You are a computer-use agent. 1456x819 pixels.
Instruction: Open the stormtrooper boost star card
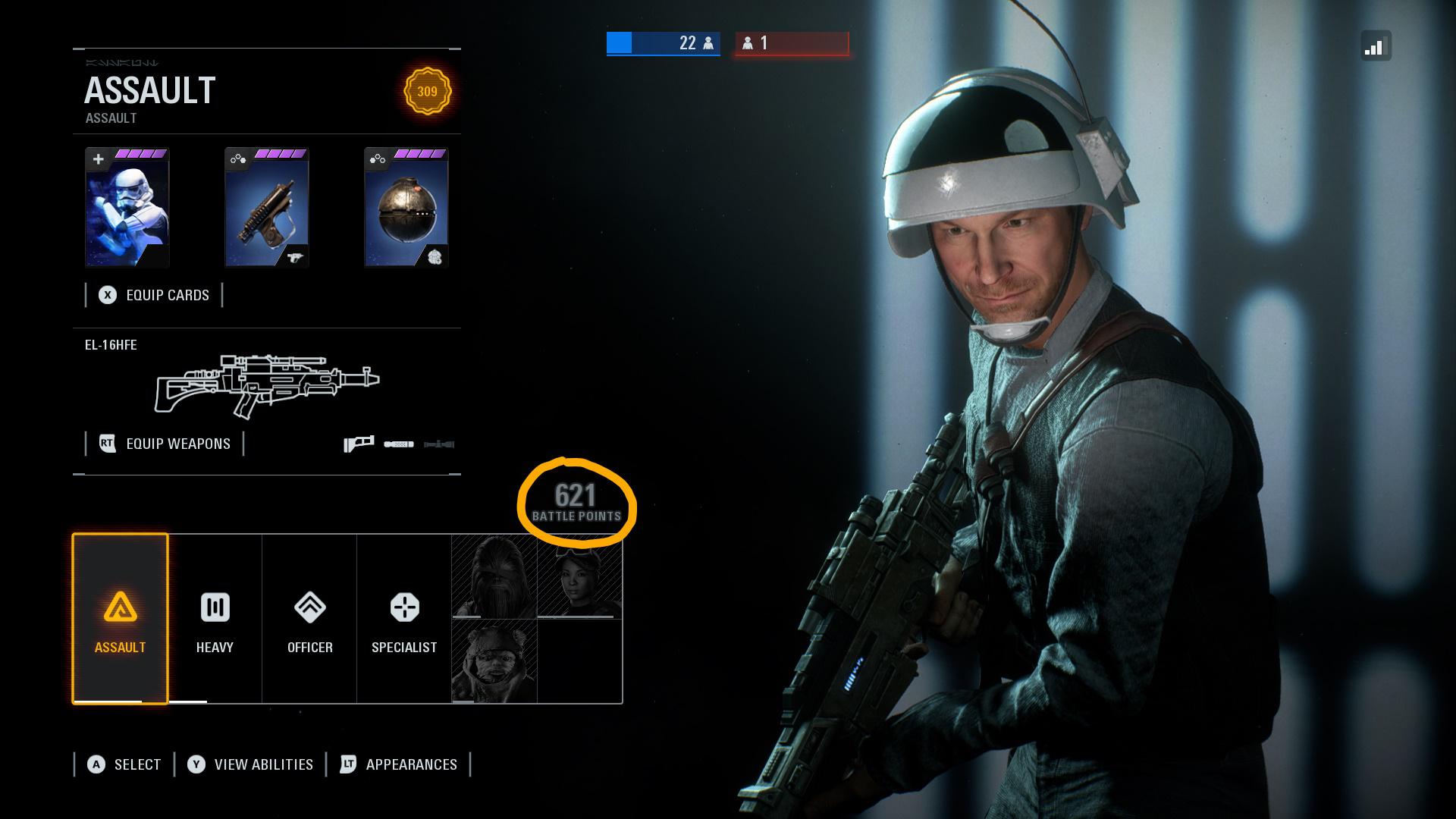tap(127, 208)
